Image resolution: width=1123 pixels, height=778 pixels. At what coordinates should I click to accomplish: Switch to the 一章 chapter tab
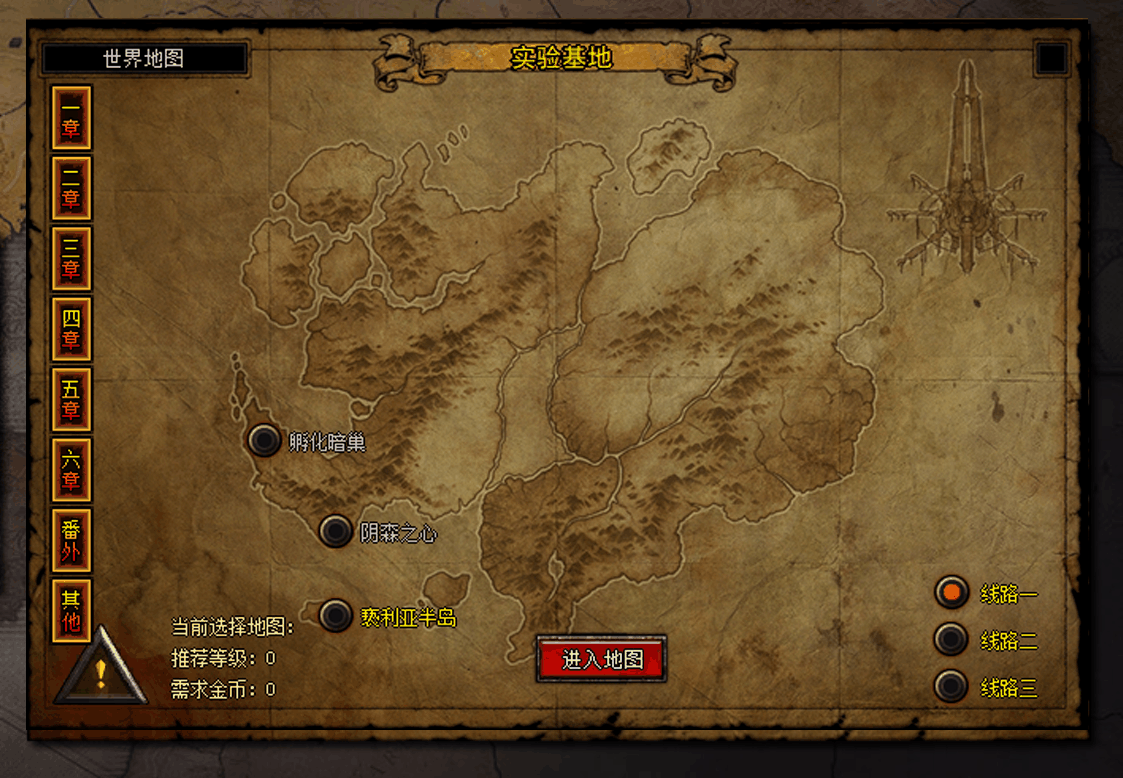[x=71, y=118]
